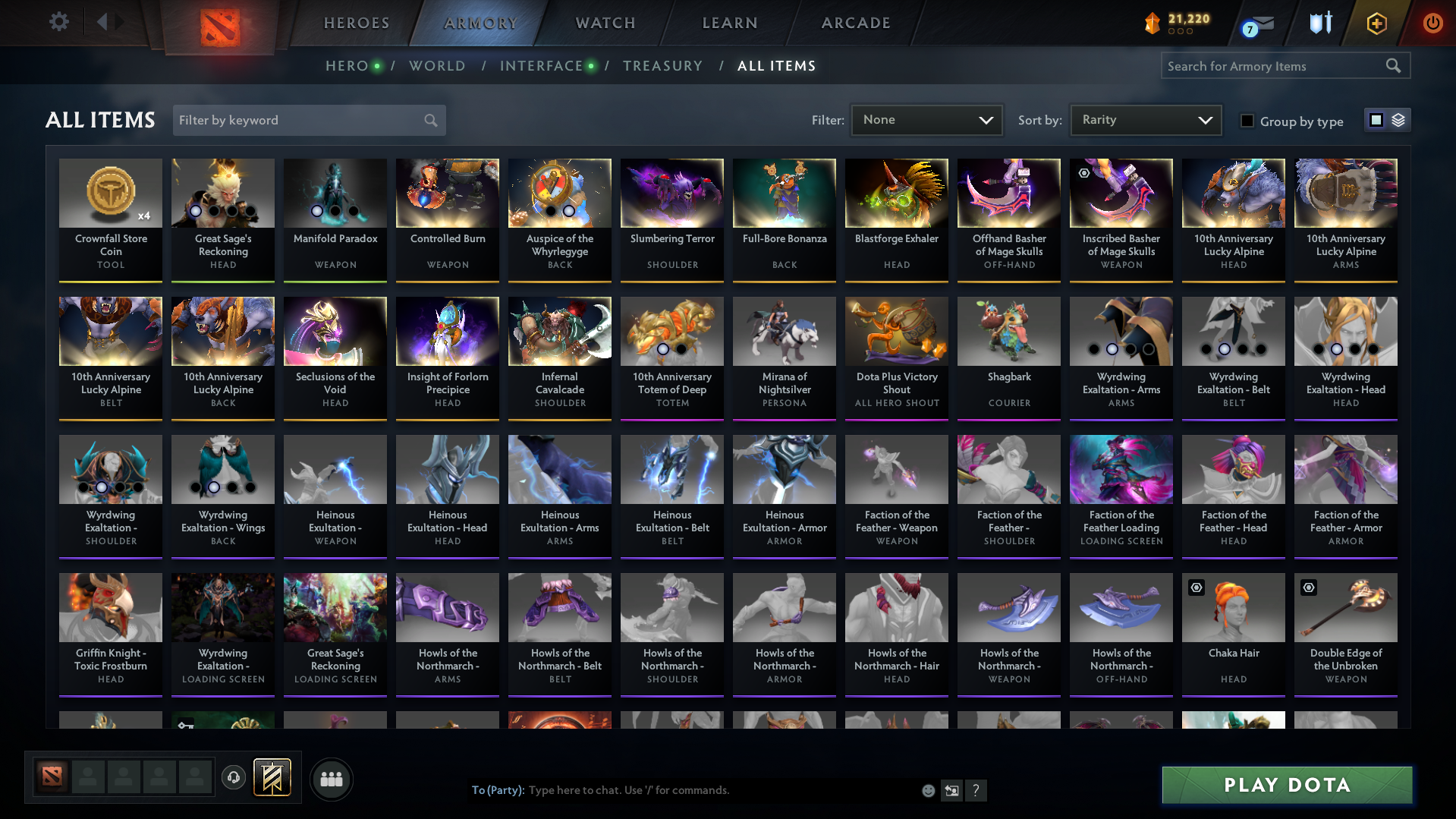Enable the Group by type checkbox

point(1247,121)
